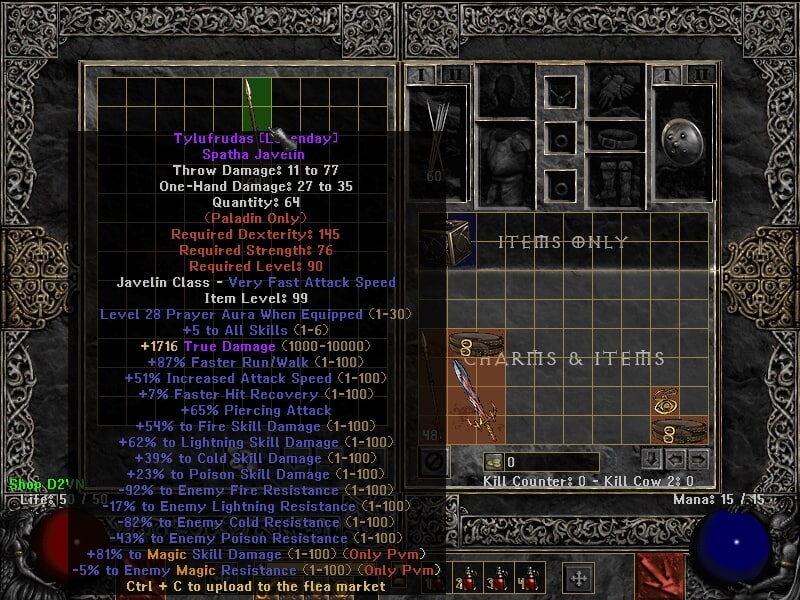Pick up the belt above the sword
The width and height of the screenshot is (800, 600).
point(474,346)
